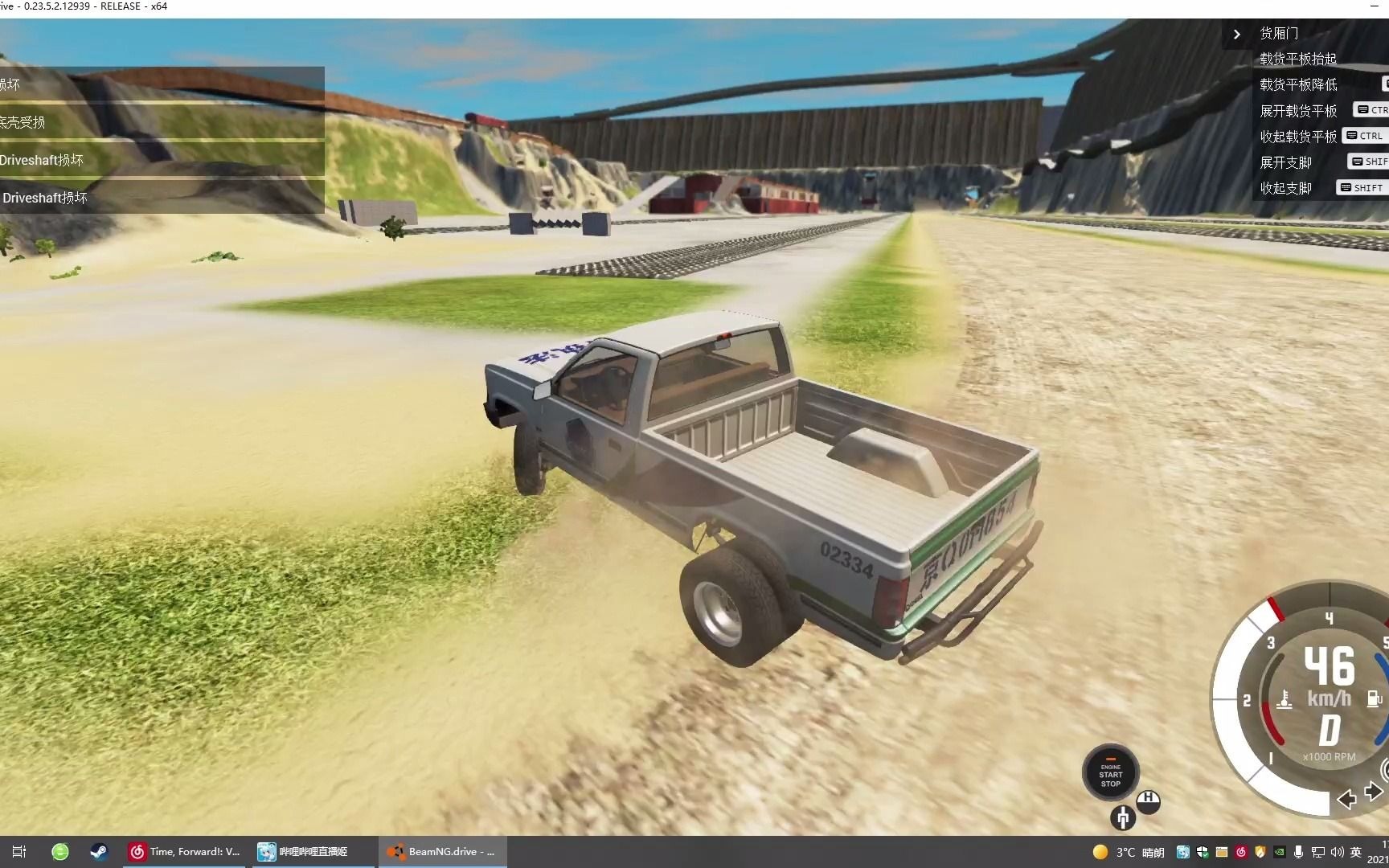Viewport: 1389px width, 868px height.
Task: Collapse the 货厢门 panel with its chevron
Action: [1236, 34]
